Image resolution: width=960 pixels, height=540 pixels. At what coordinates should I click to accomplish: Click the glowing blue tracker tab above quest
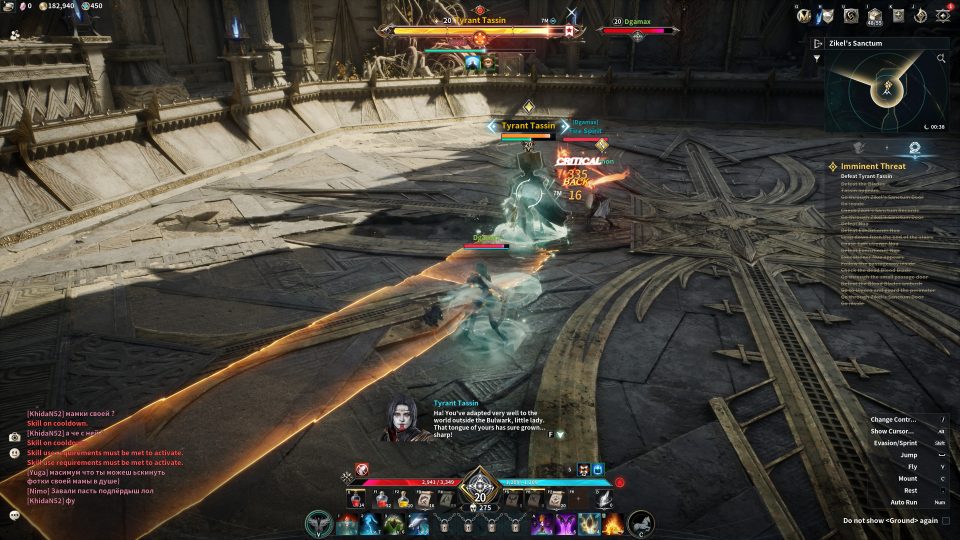[x=914, y=148]
